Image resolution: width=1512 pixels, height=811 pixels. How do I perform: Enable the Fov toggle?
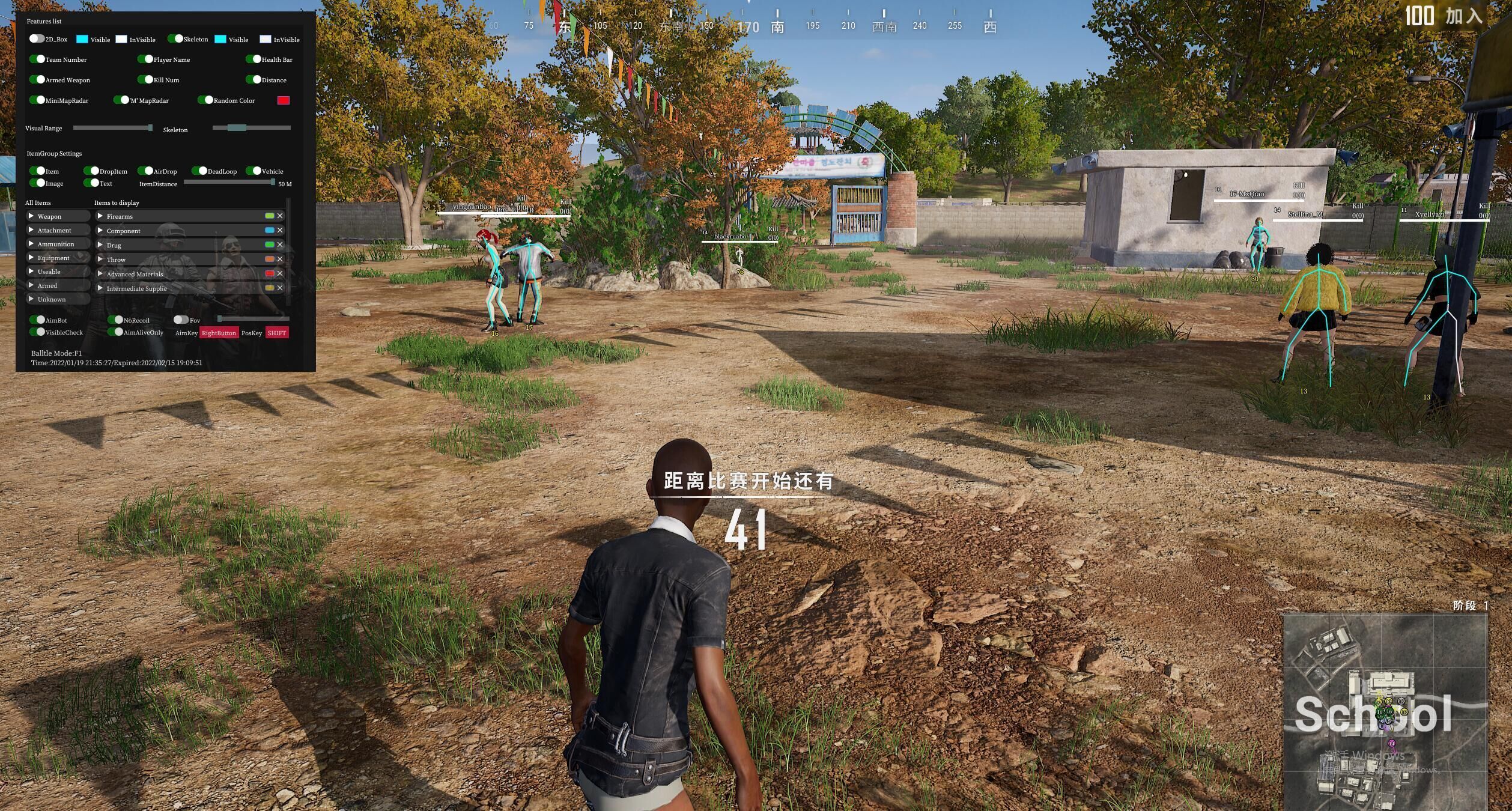pos(181,320)
